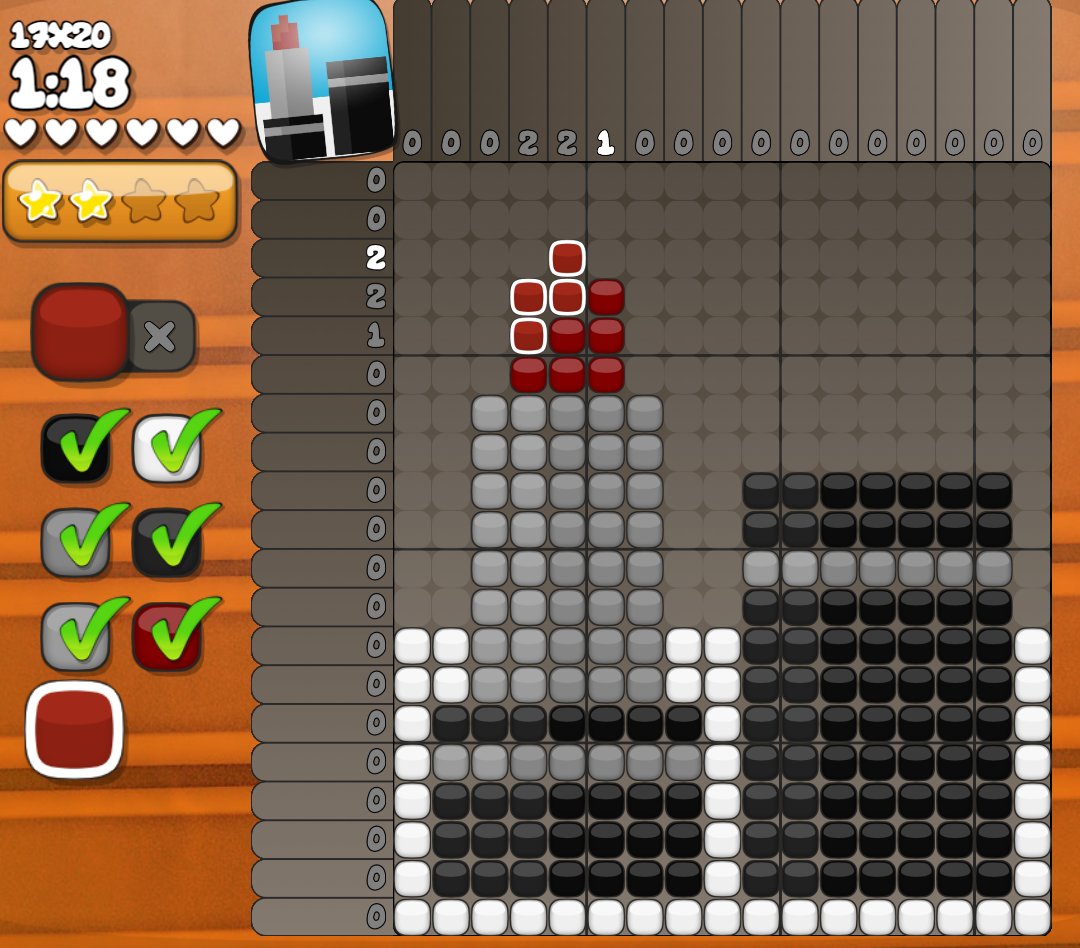Click the white-framed current red color swatch

click(74, 729)
